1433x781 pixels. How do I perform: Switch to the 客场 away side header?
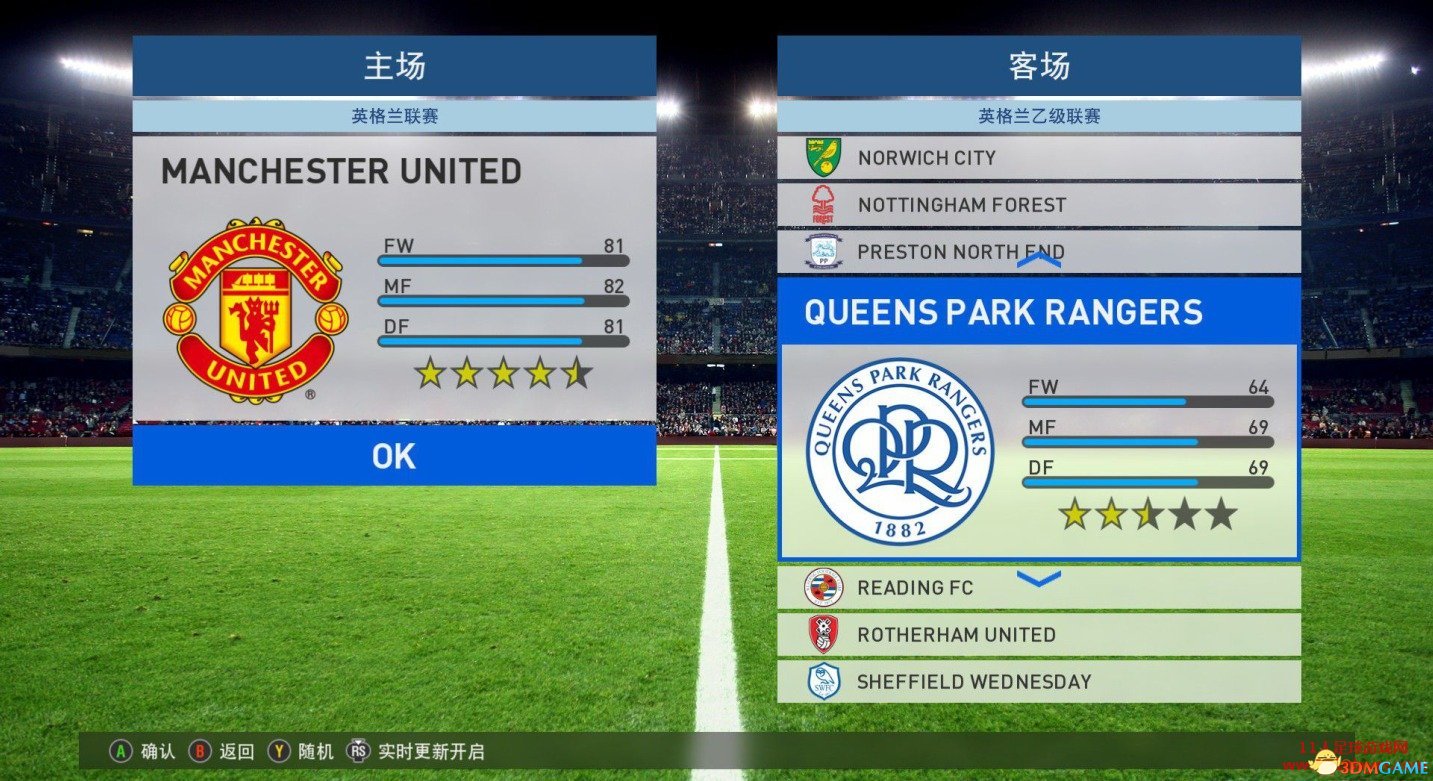point(1038,66)
